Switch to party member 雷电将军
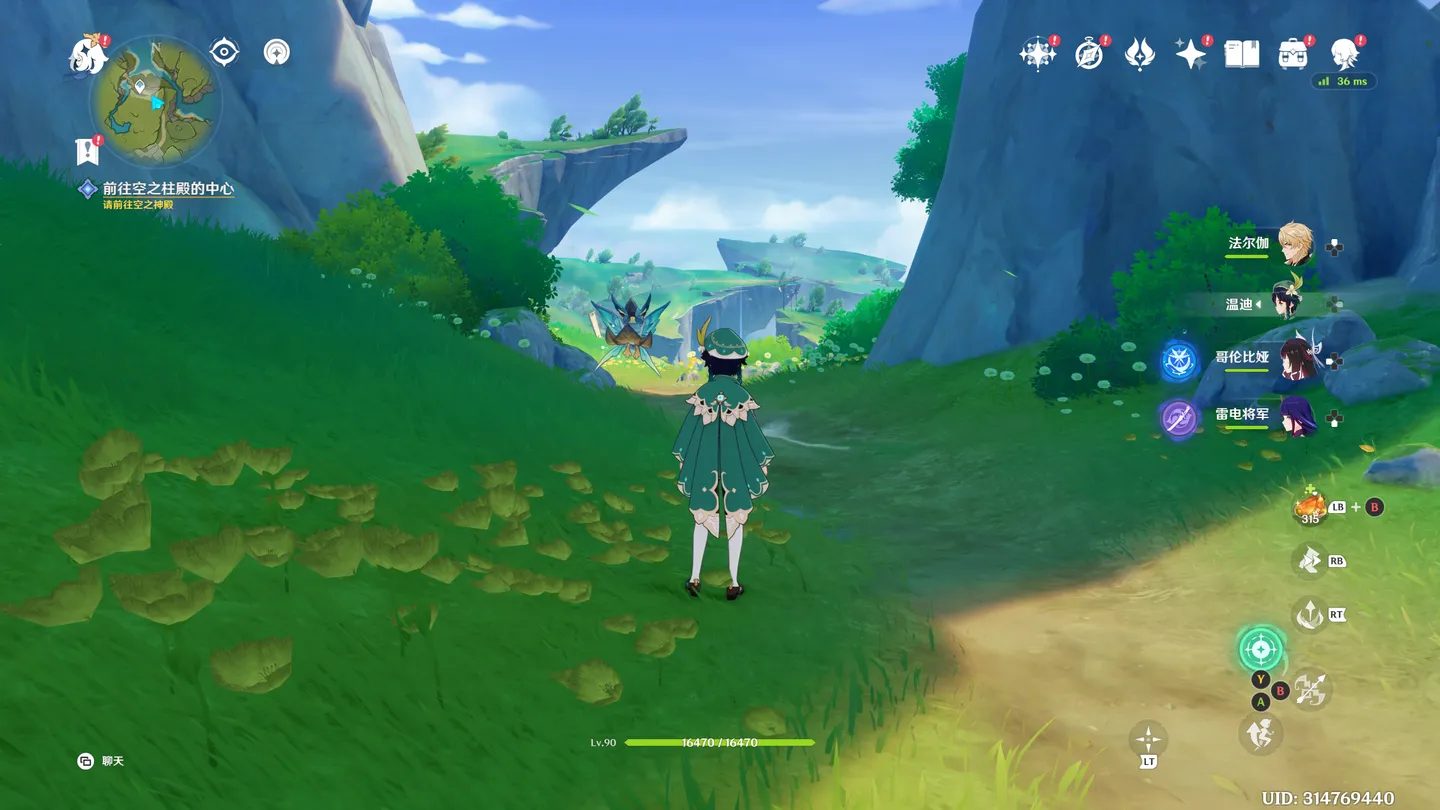This screenshot has height=810, width=1440. pyautogui.click(x=1296, y=416)
